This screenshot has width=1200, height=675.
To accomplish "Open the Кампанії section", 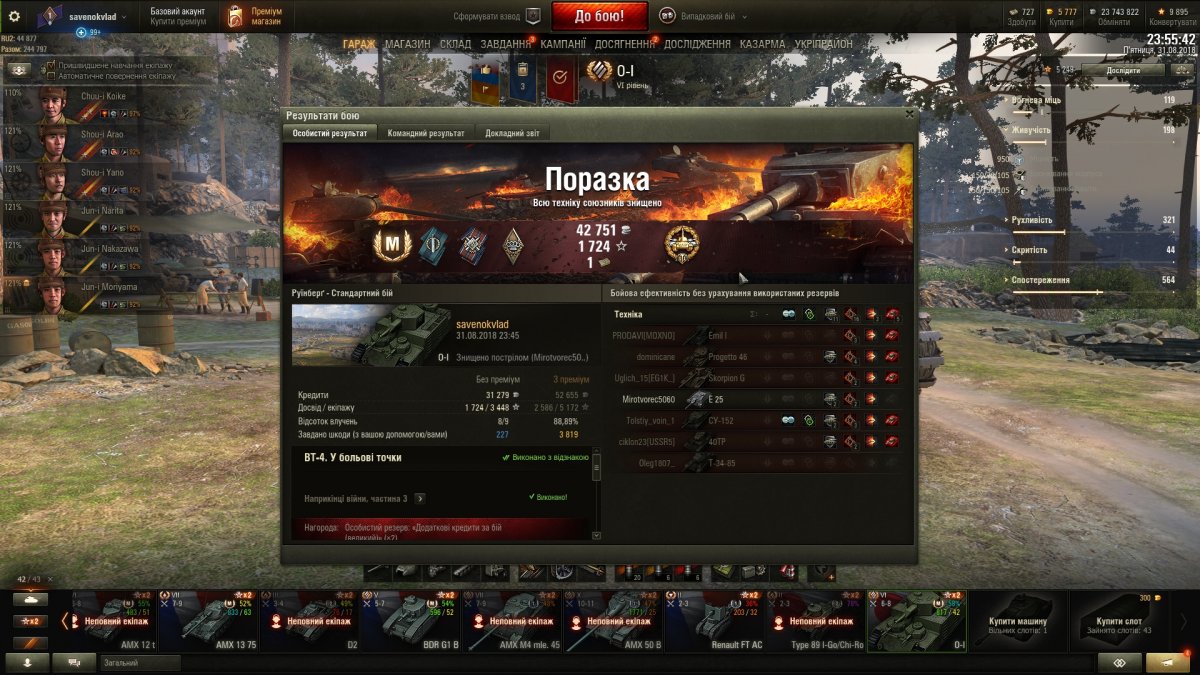I will [563, 45].
